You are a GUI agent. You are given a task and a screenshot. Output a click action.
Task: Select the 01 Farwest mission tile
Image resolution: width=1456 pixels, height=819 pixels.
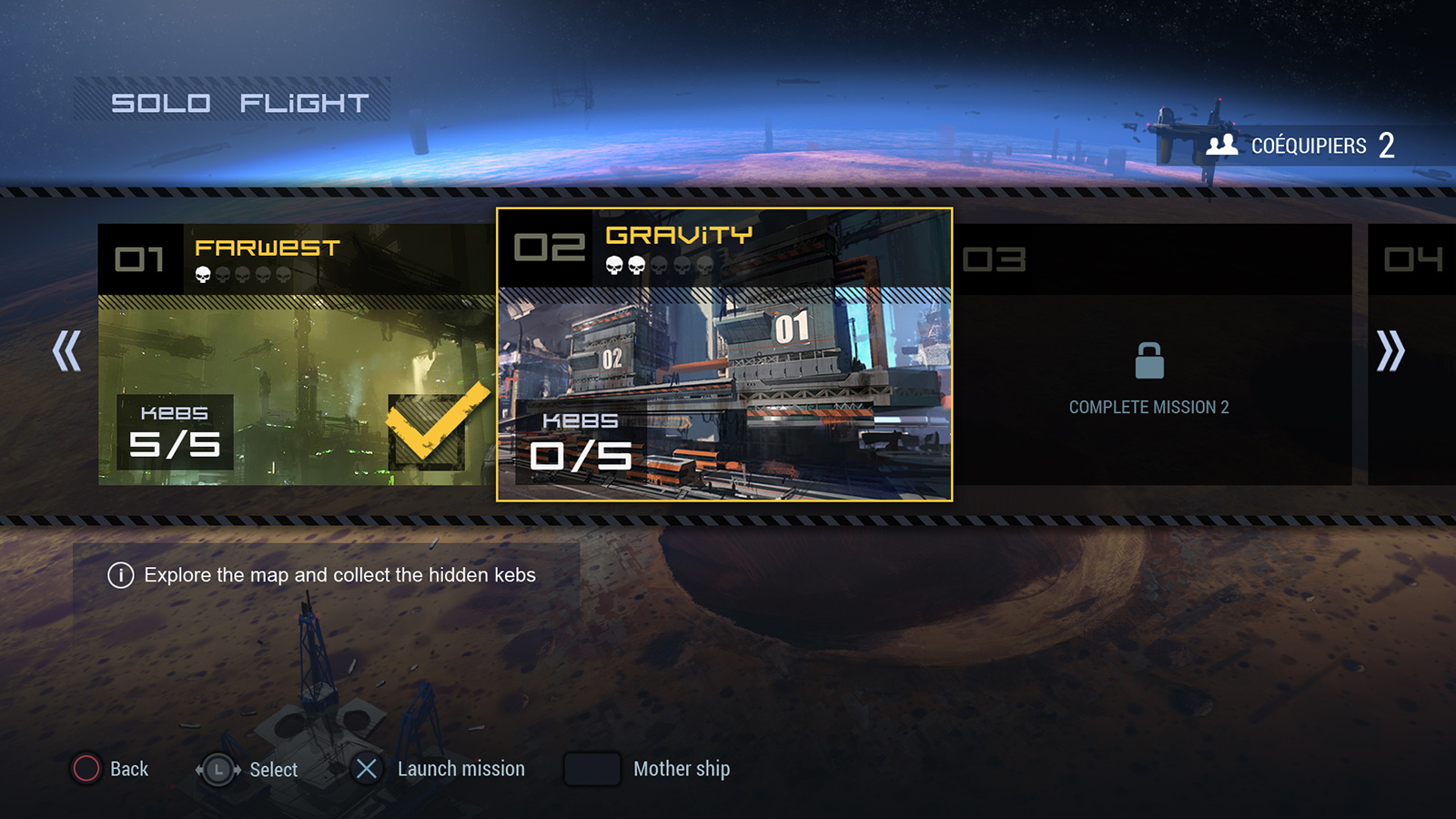point(297,355)
